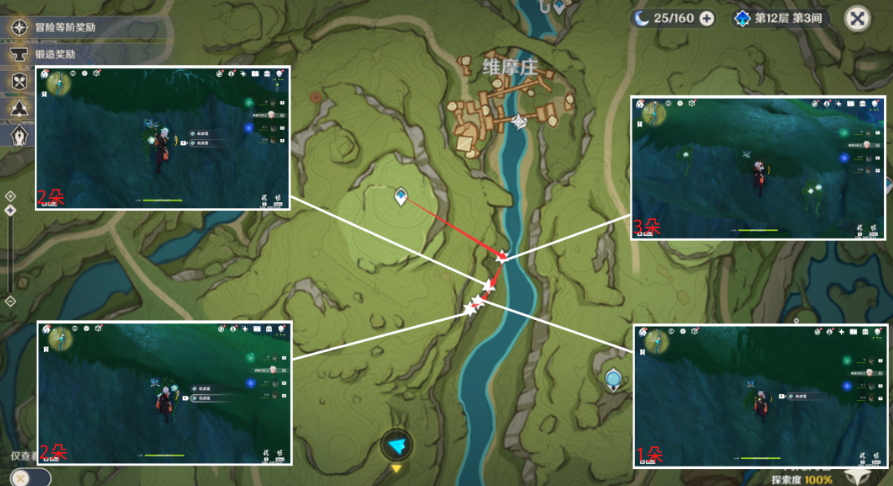Open the top-right 3-flower screenshot thumbnail
893x486 pixels.
tap(756, 167)
